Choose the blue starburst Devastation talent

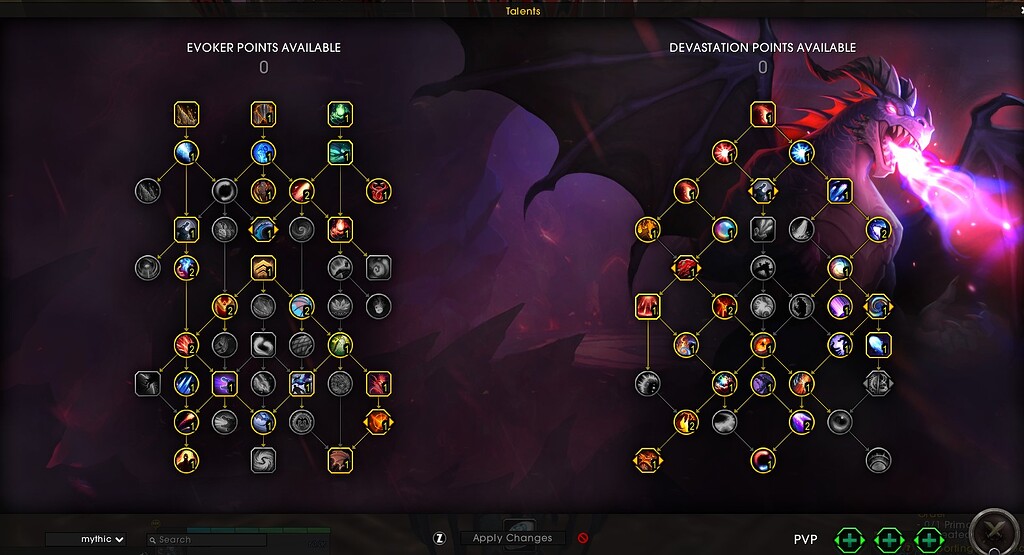point(801,153)
